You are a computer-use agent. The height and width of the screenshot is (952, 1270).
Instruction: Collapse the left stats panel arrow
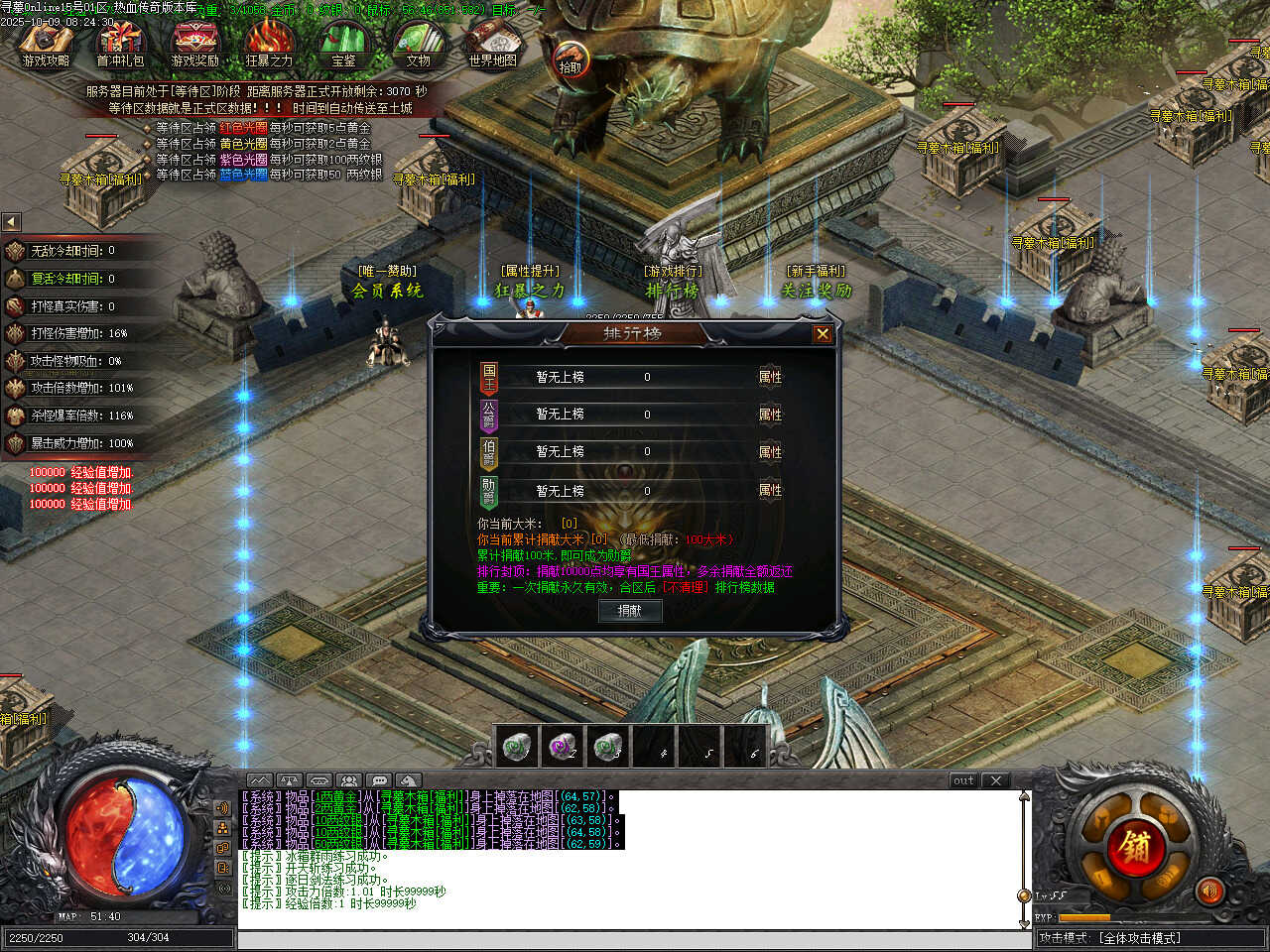click(11, 222)
